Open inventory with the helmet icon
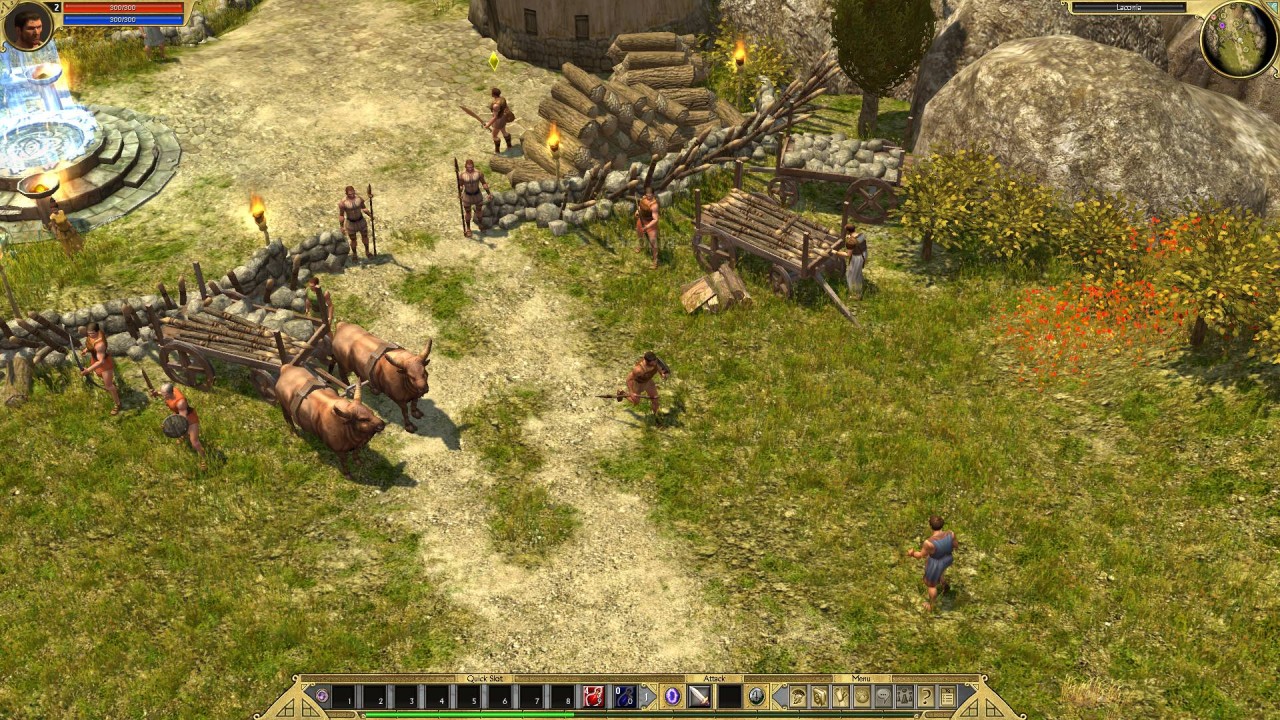This screenshot has width=1280, height=720. pyautogui.click(x=797, y=697)
